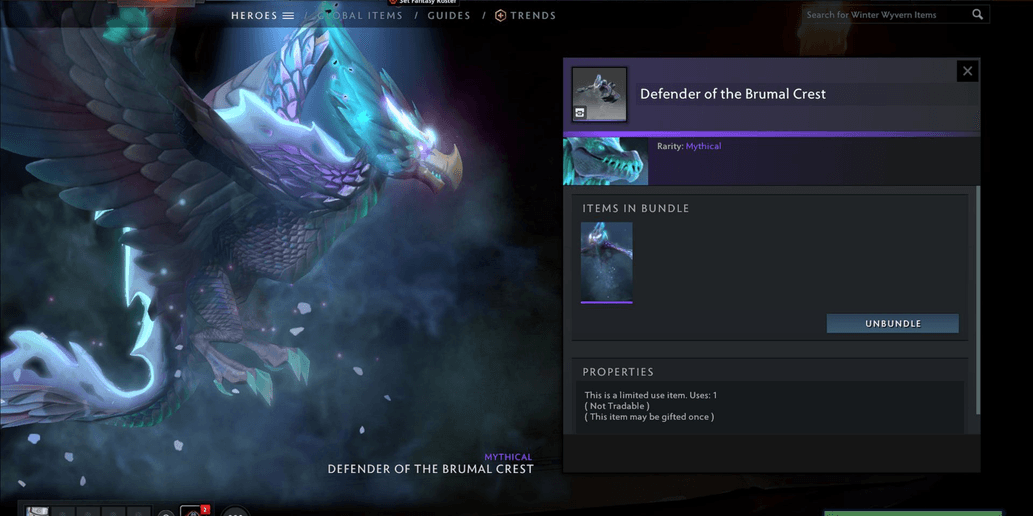1033x516 pixels.
Task: Select the bundle item thumbnail
Action: coord(606,262)
